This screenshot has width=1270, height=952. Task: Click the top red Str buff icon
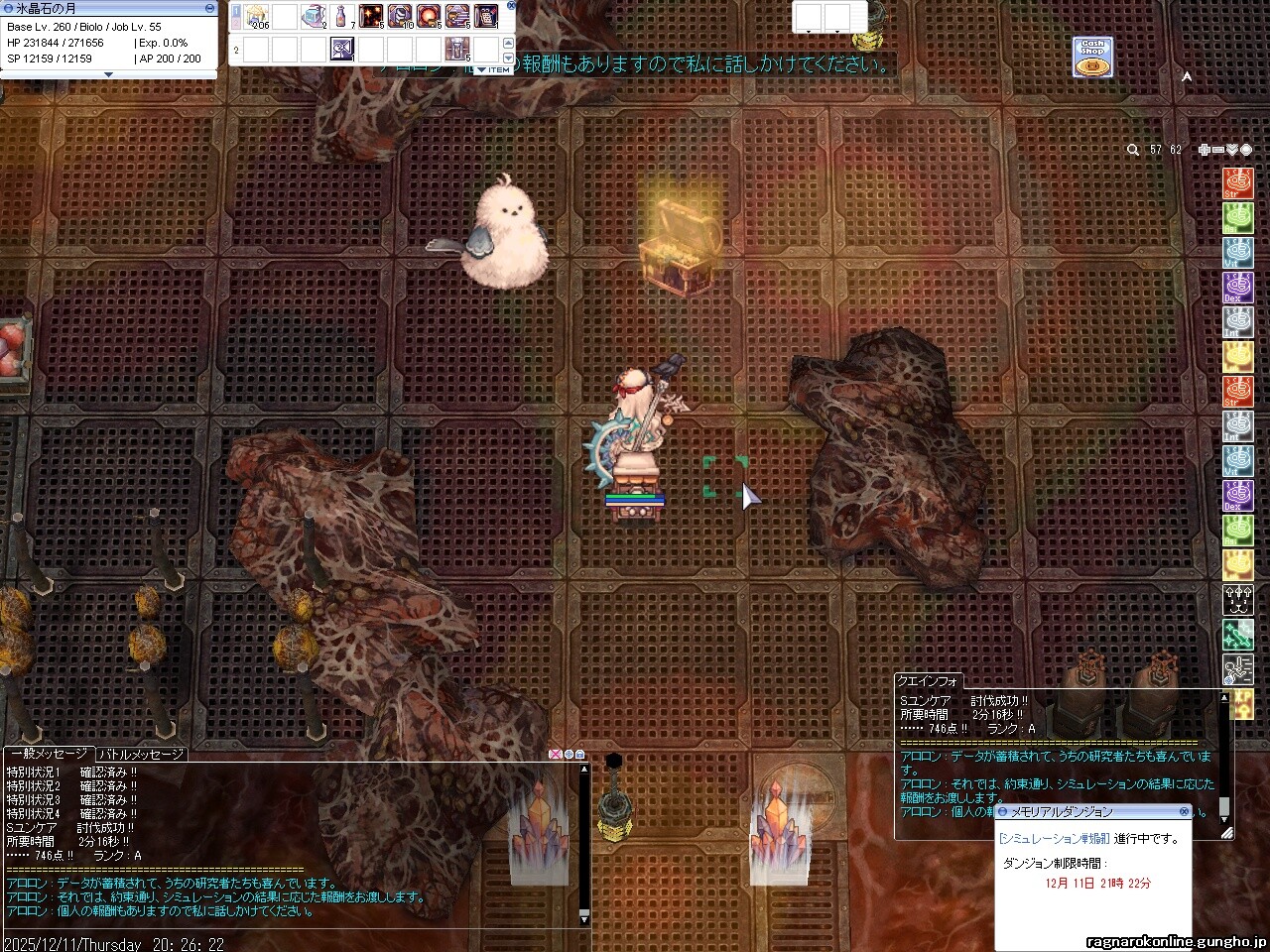[1236, 182]
